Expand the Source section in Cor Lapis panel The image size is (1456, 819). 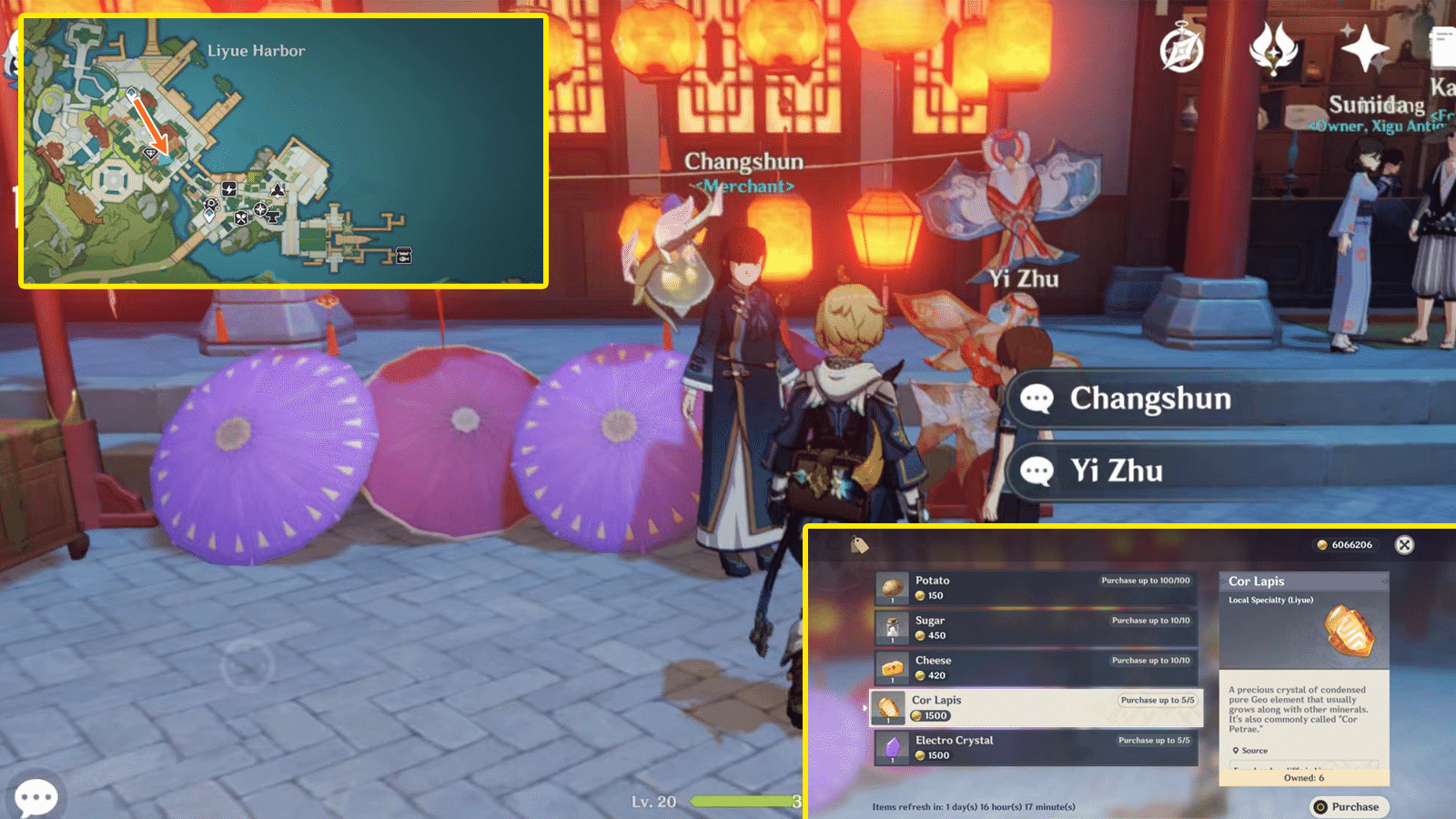[x=1252, y=750]
